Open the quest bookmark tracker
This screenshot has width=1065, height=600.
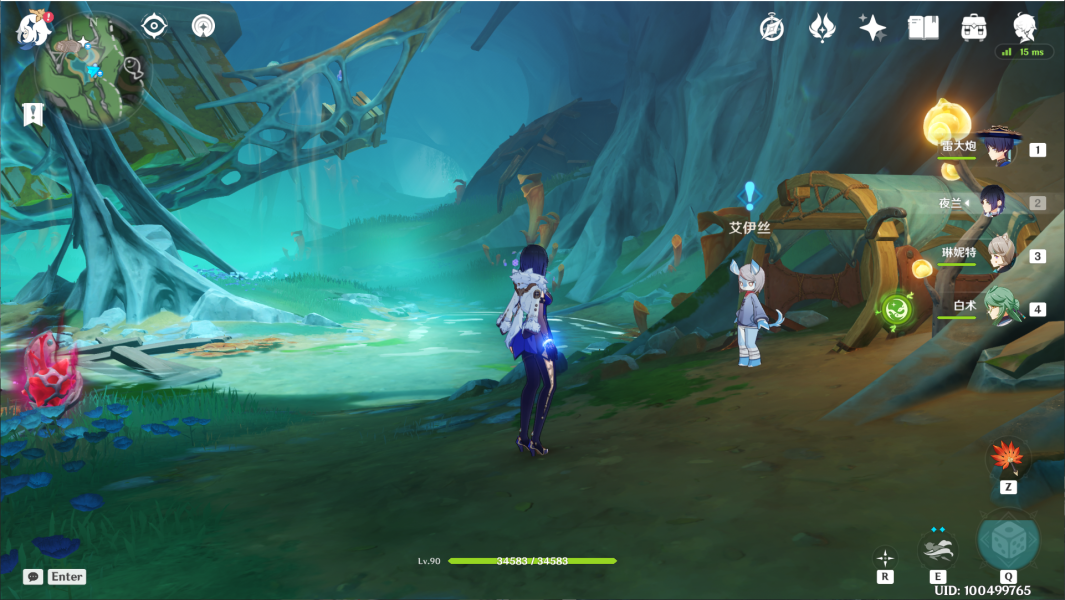33,113
